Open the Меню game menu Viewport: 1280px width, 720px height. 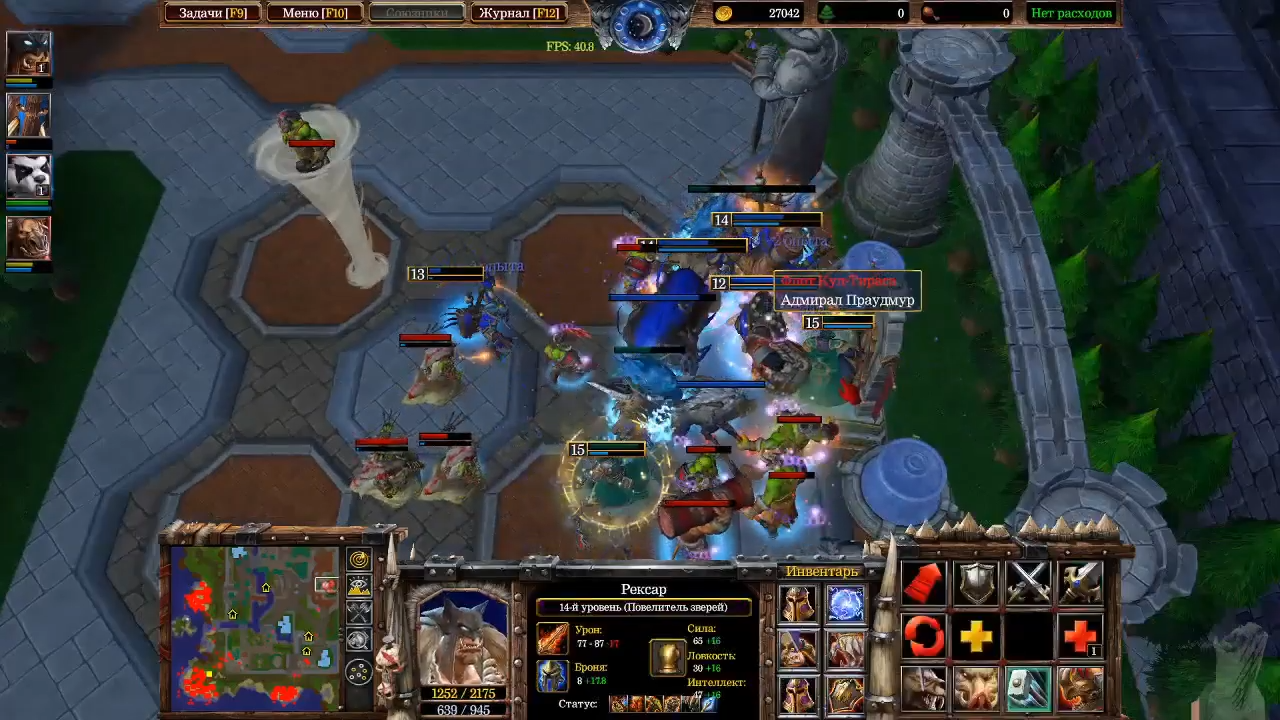[314, 13]
